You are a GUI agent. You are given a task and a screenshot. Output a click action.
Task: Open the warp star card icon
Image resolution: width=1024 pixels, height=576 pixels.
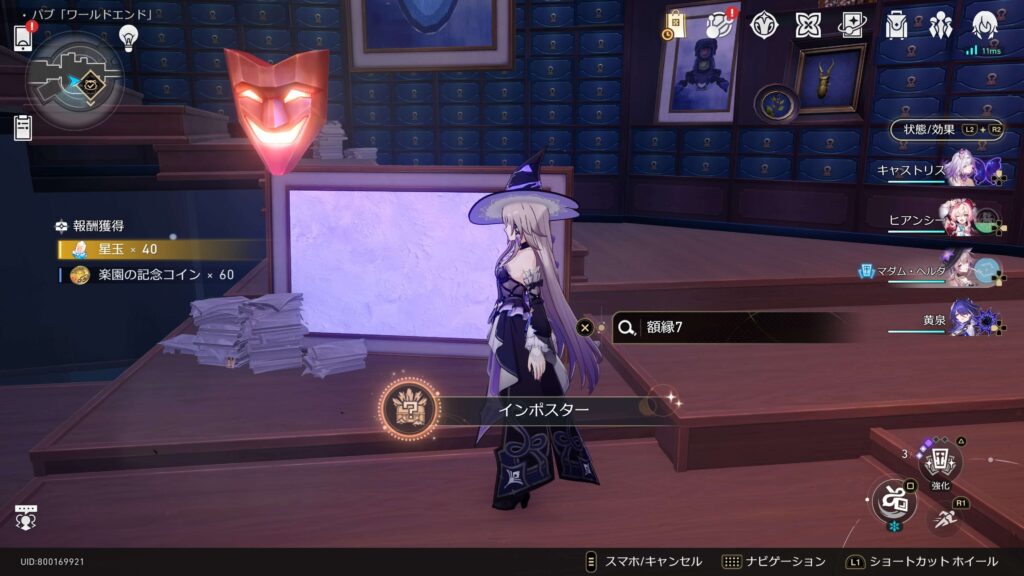coord(852,25)
